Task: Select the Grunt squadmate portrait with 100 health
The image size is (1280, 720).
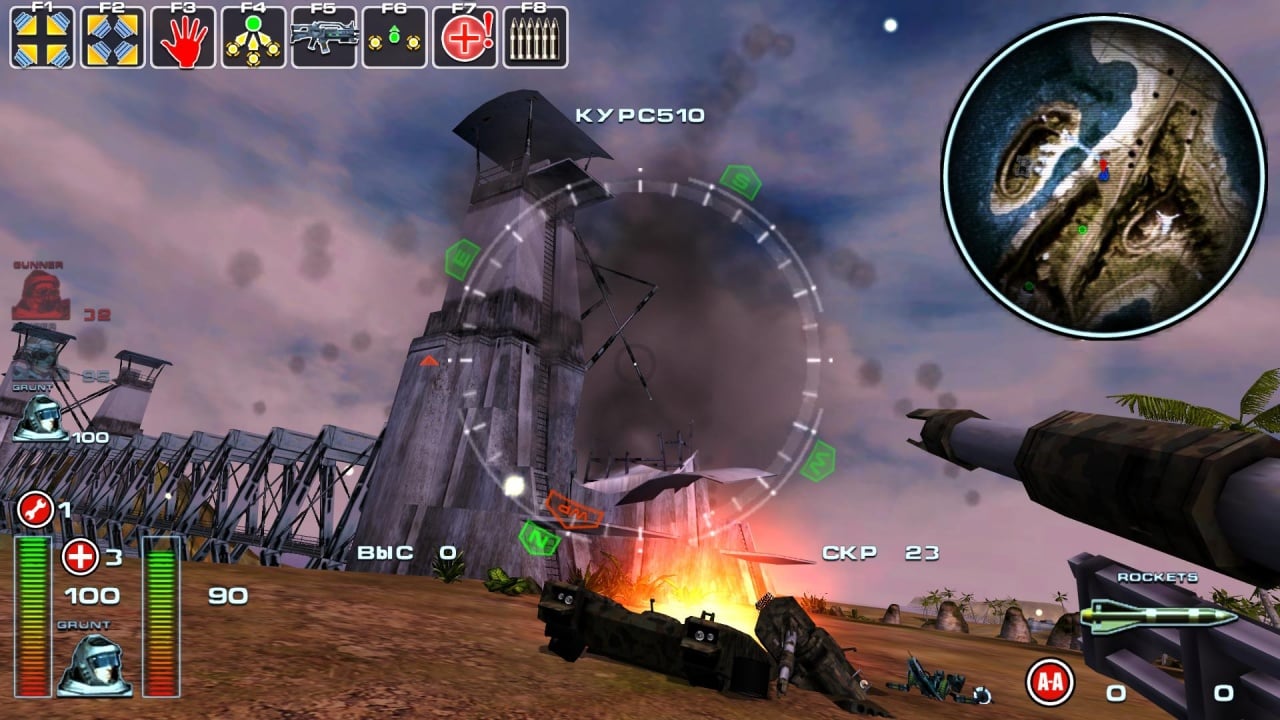Action: click(41, 417)
